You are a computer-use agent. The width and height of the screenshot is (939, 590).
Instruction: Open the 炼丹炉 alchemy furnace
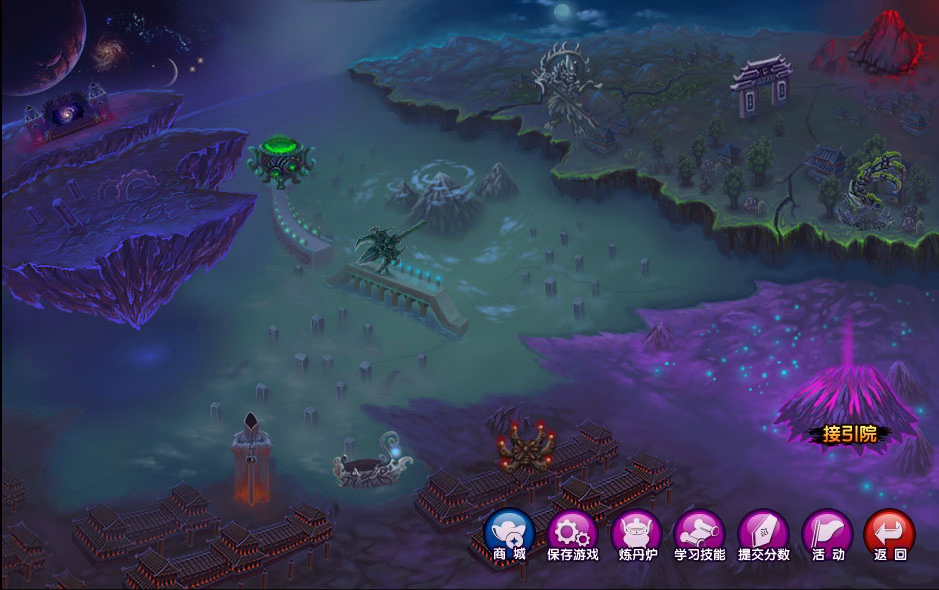(636, 533)
